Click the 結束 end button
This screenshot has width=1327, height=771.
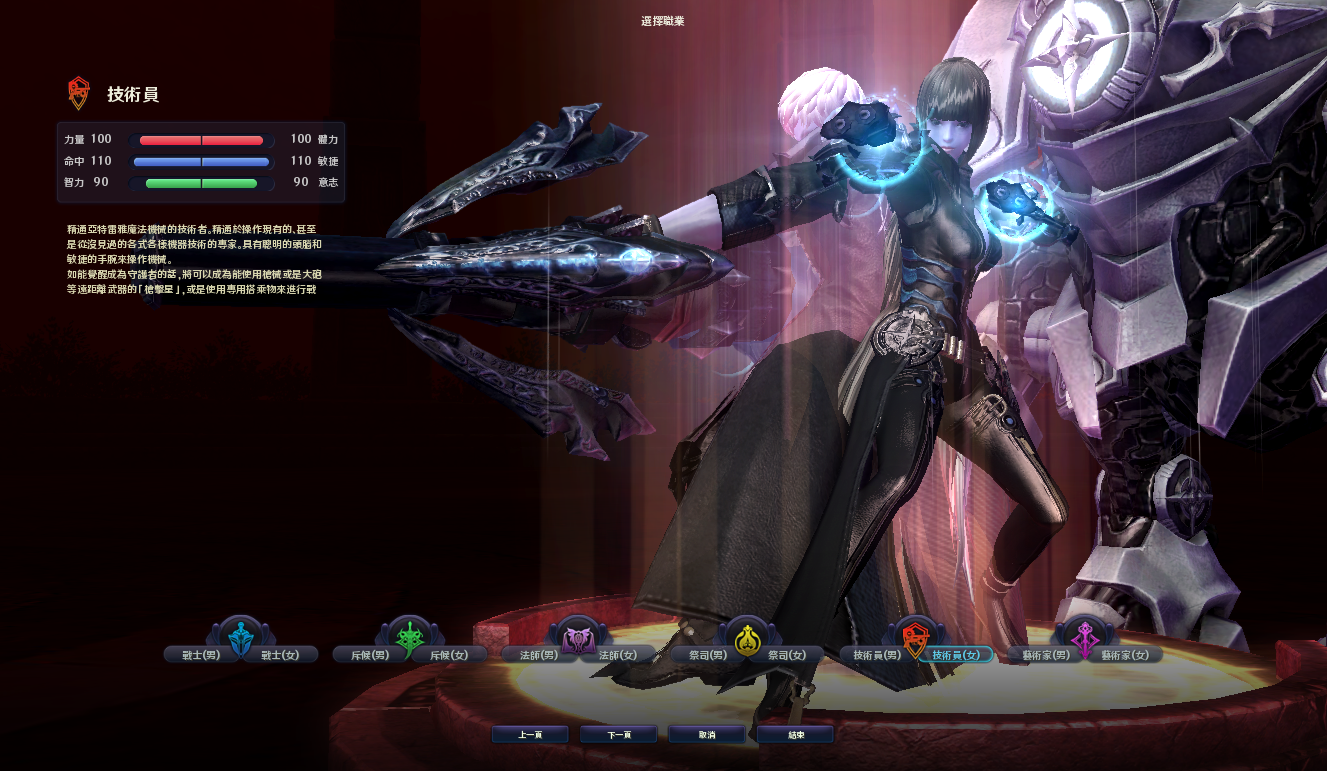(x=795, y=735)
